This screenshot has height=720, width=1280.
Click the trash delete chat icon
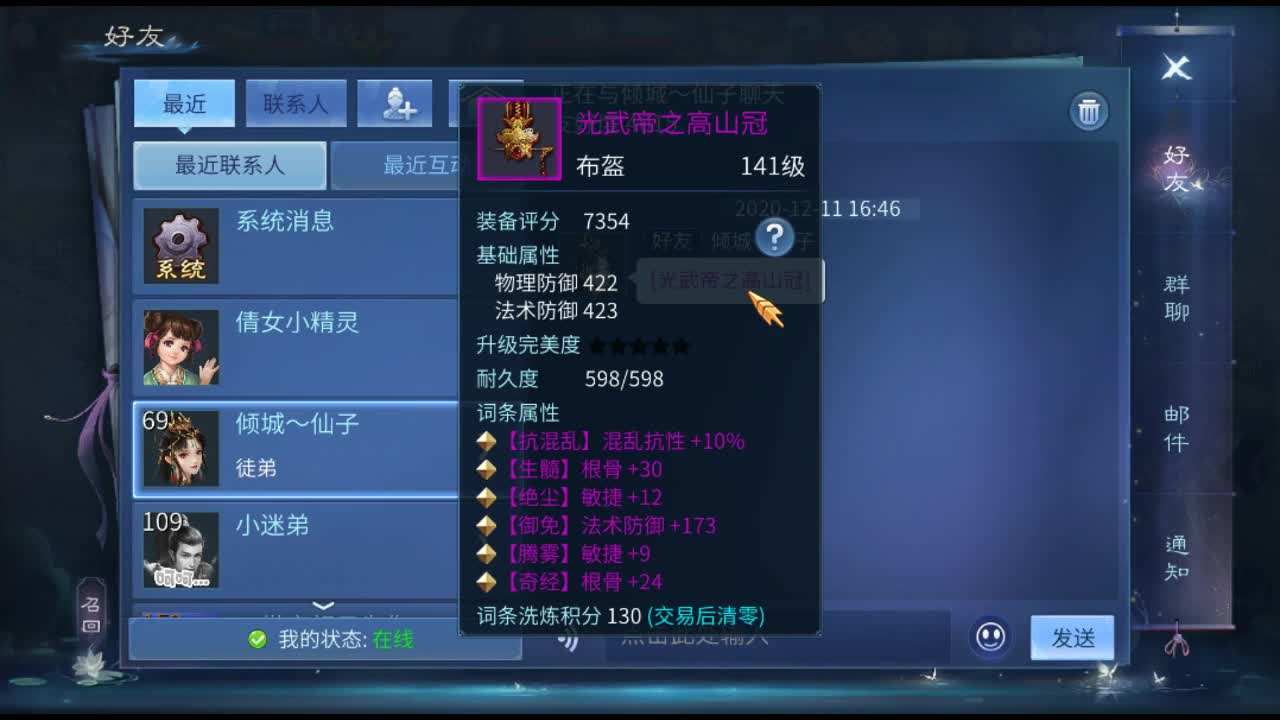1089,111
